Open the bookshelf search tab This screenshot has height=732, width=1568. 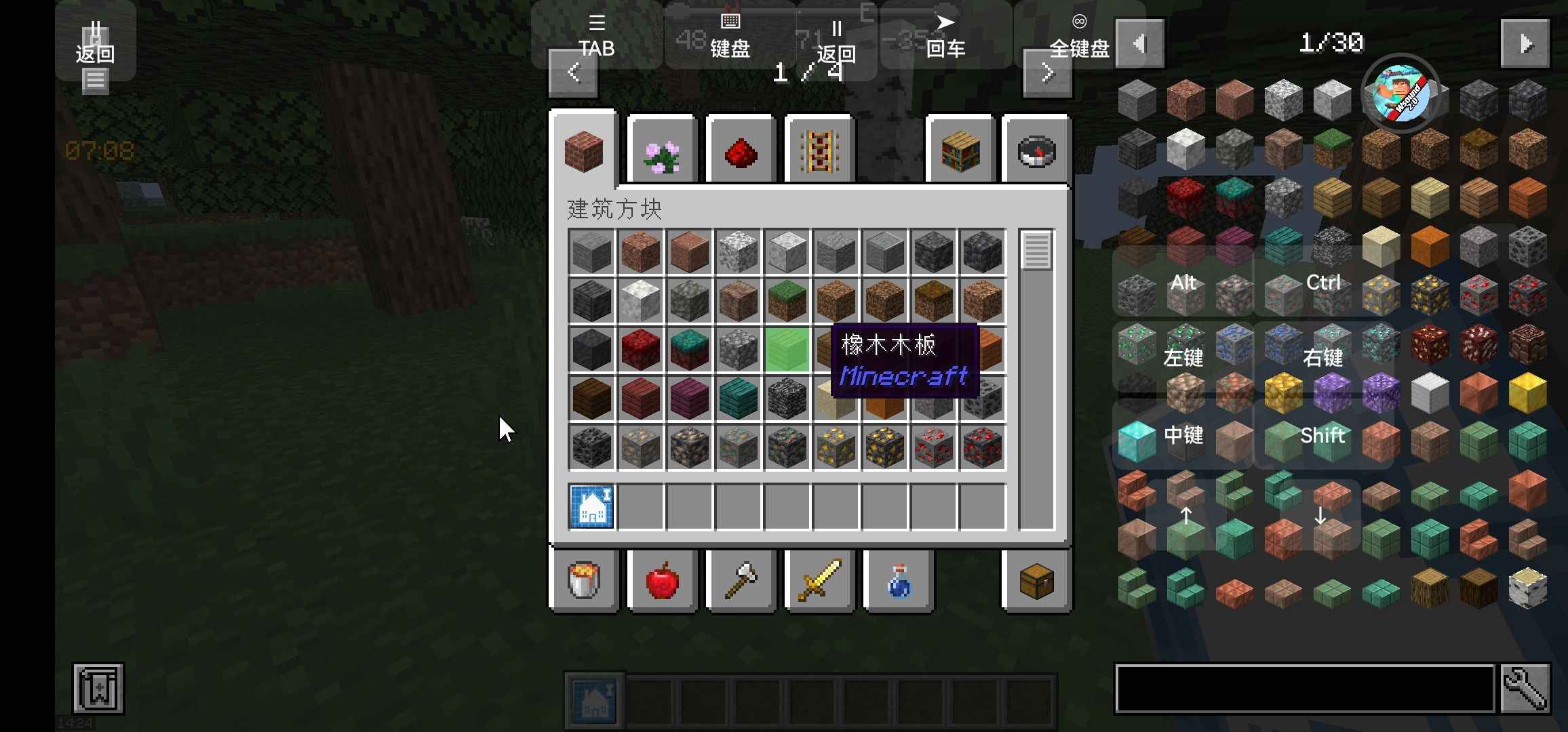pos(960,152)
